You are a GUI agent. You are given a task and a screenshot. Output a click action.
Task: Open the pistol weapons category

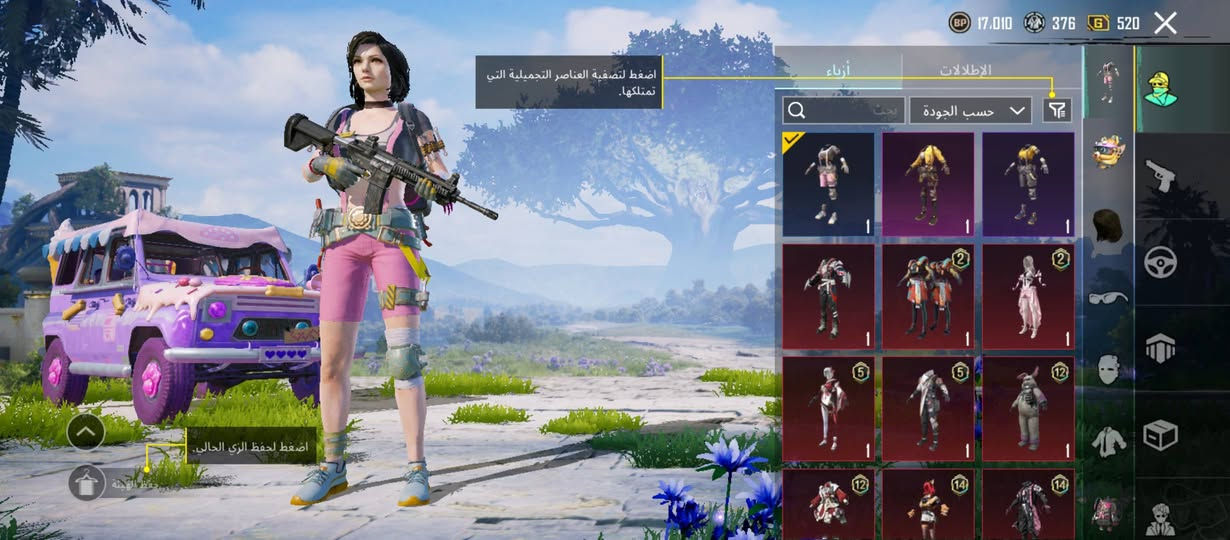pos(1160,176)
